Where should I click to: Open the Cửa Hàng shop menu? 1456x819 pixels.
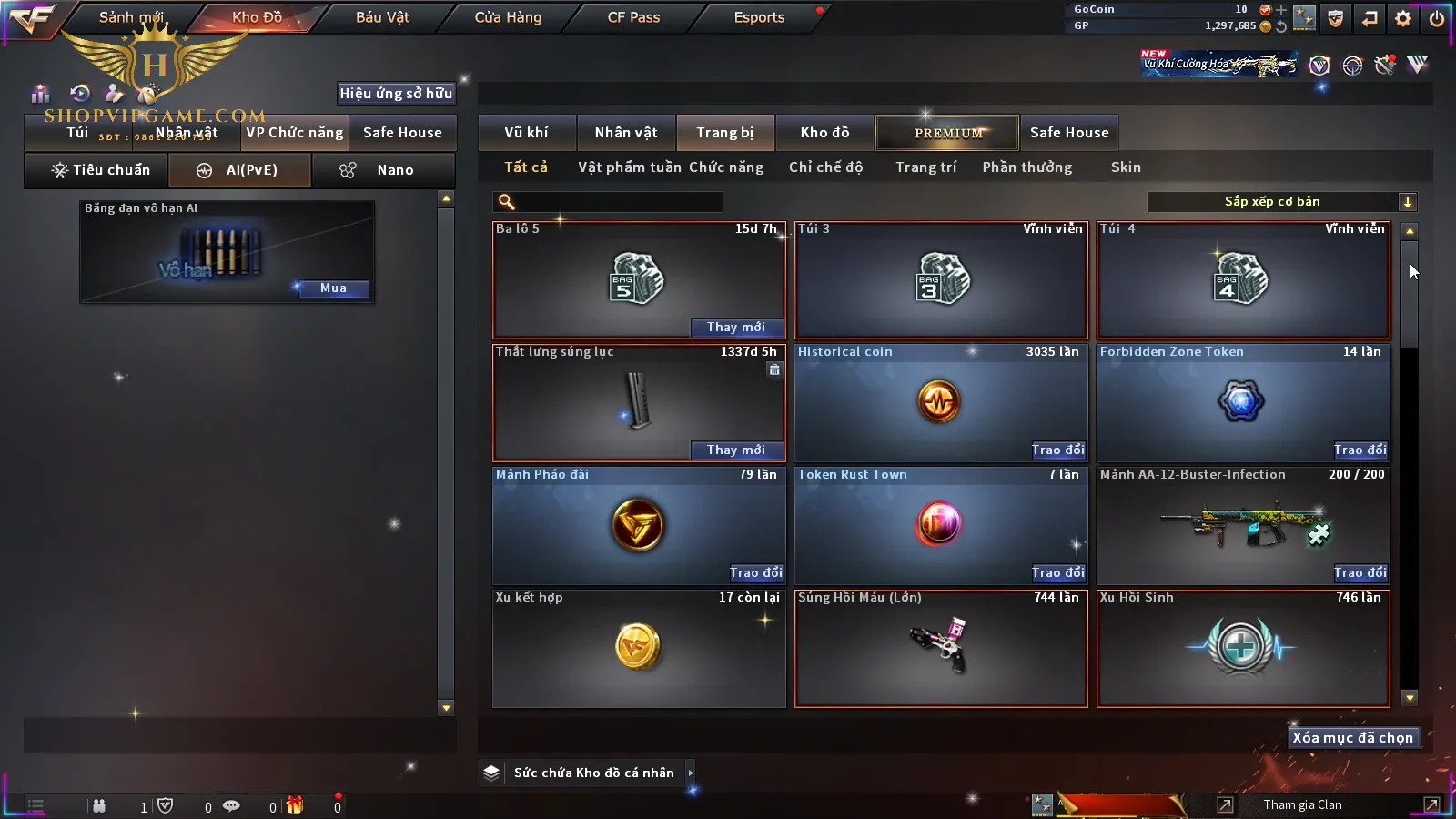pyautogui.click(x=508, y=17)
